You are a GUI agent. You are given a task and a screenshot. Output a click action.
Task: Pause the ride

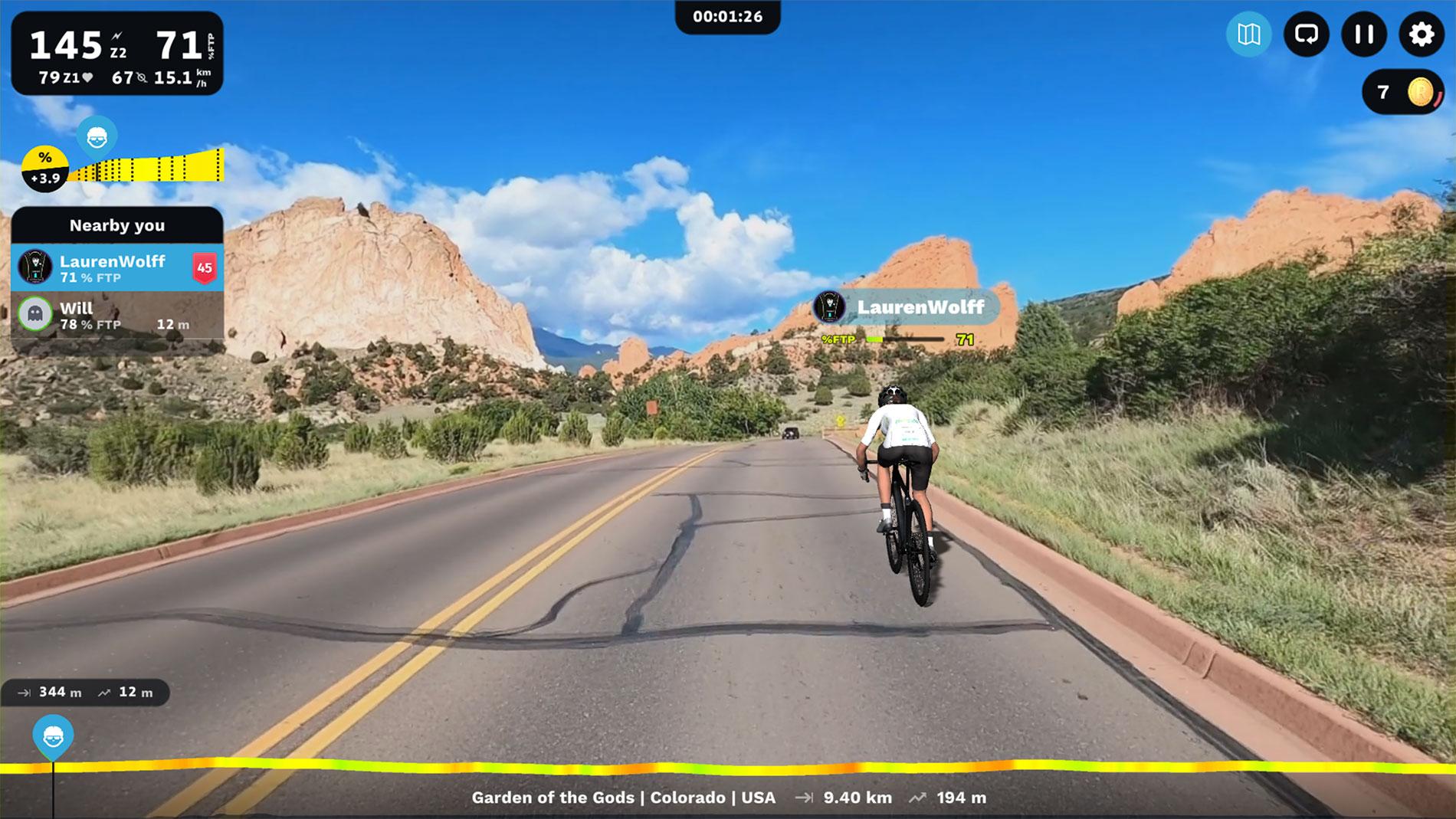pyautogui.click(x=1364, y=34)
